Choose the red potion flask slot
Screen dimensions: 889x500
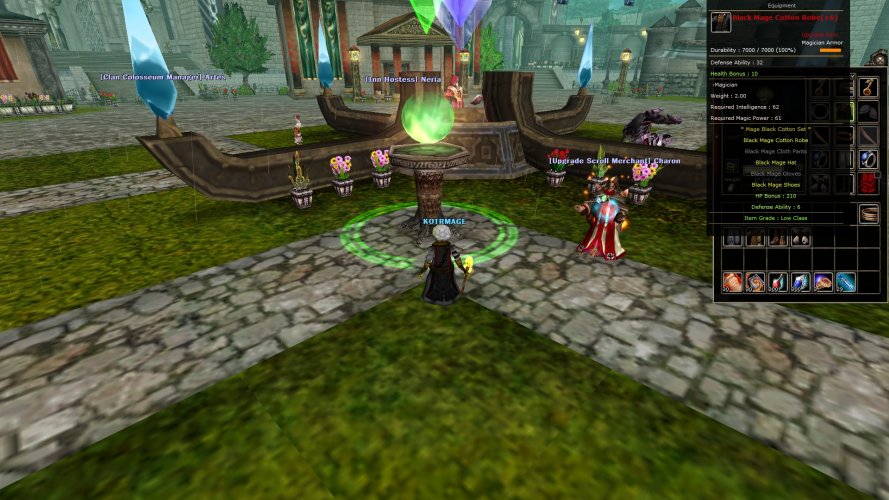(777, 282)
